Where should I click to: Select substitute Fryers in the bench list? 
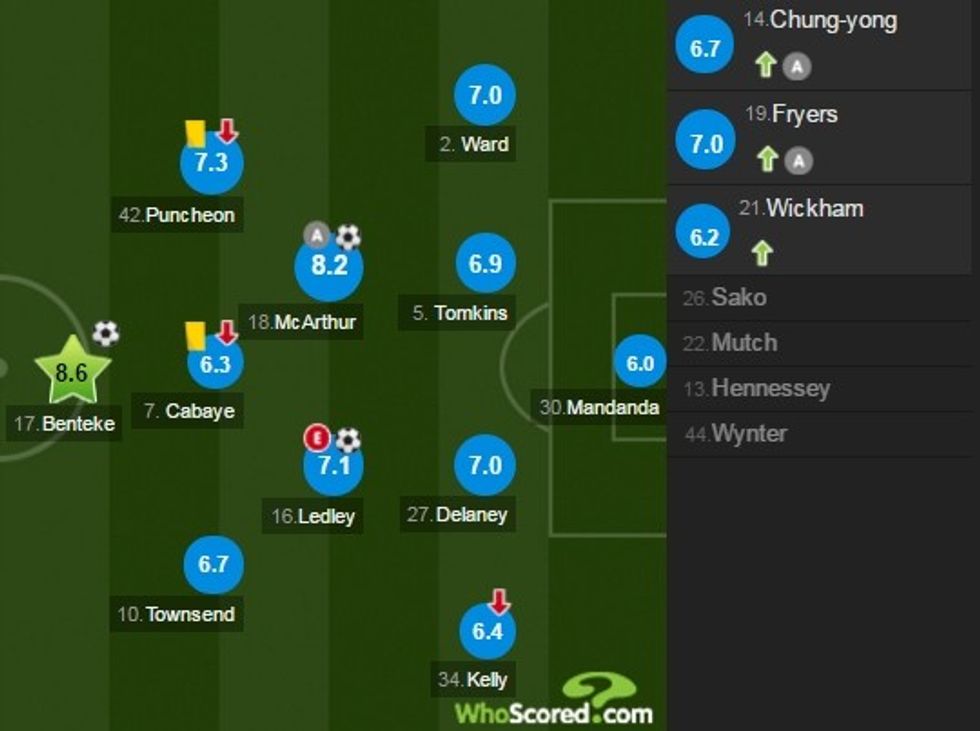click(822, 138)
